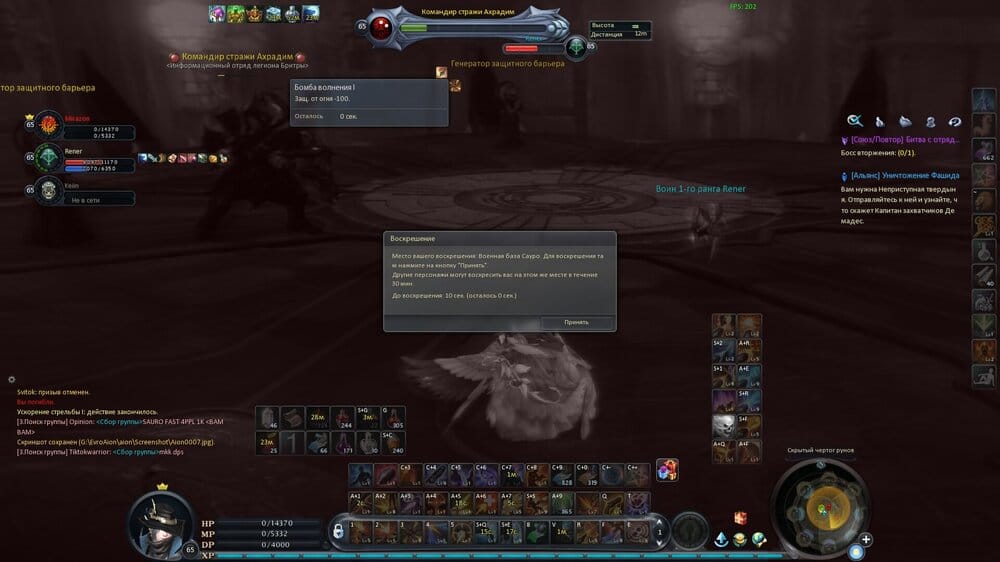Click the magnifier icon above the quest tracker
The height and width of the screenshot is (562, 1000).
coord(855,121)
